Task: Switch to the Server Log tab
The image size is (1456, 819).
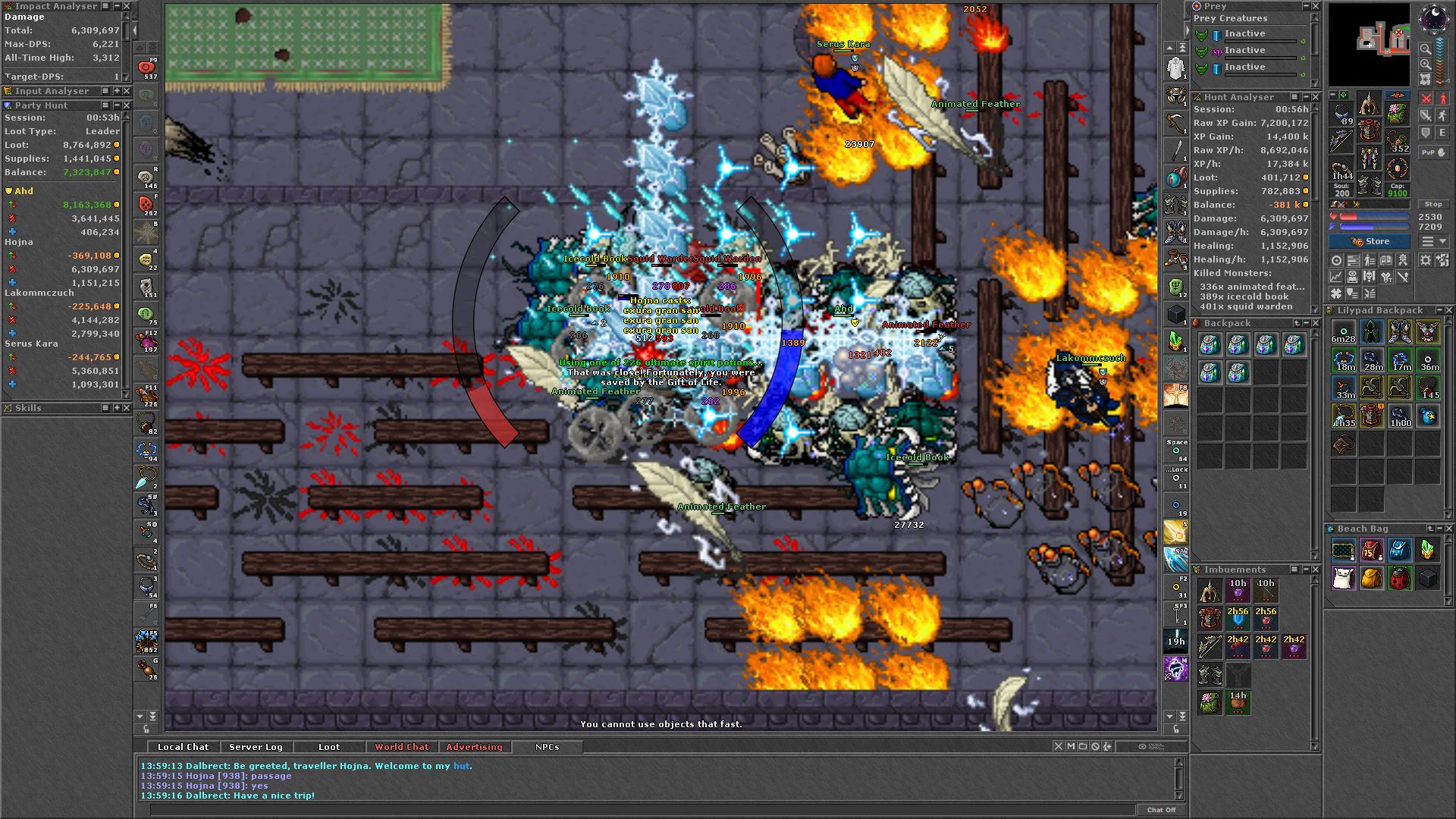Action: coord(256,747)
